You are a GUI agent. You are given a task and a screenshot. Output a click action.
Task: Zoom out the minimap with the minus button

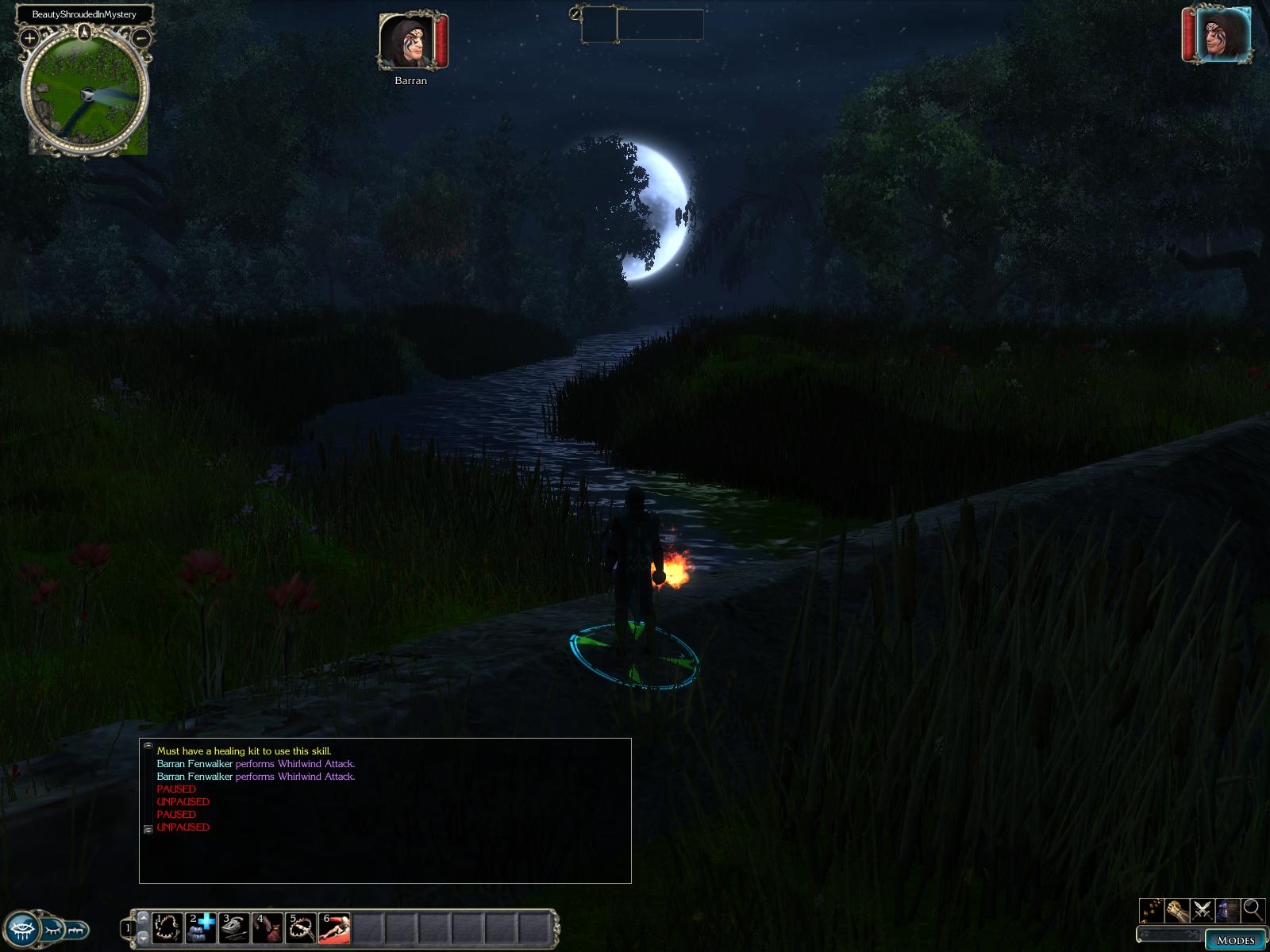(141, 37)
